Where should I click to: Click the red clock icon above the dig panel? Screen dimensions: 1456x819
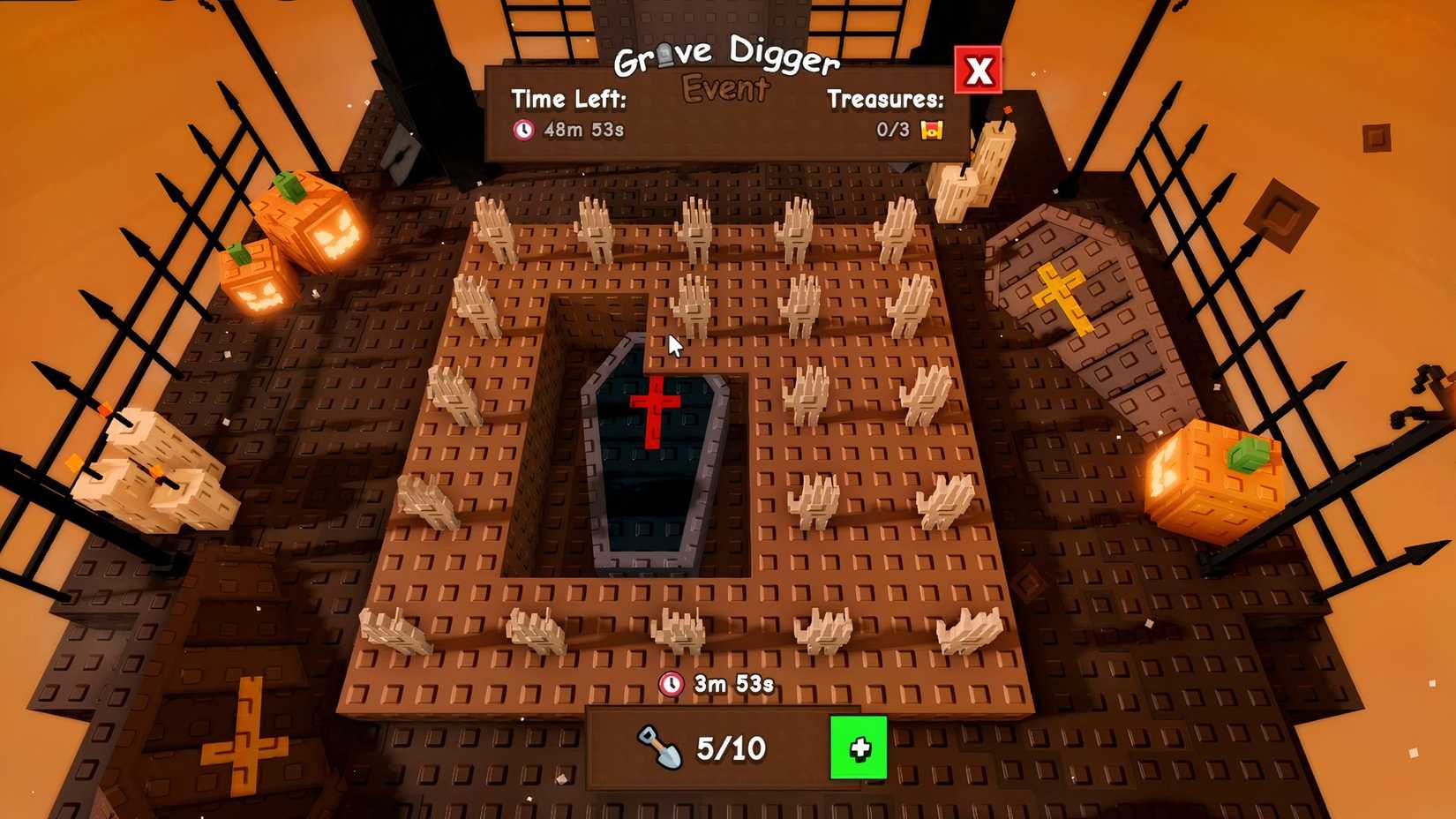[672, 681]
